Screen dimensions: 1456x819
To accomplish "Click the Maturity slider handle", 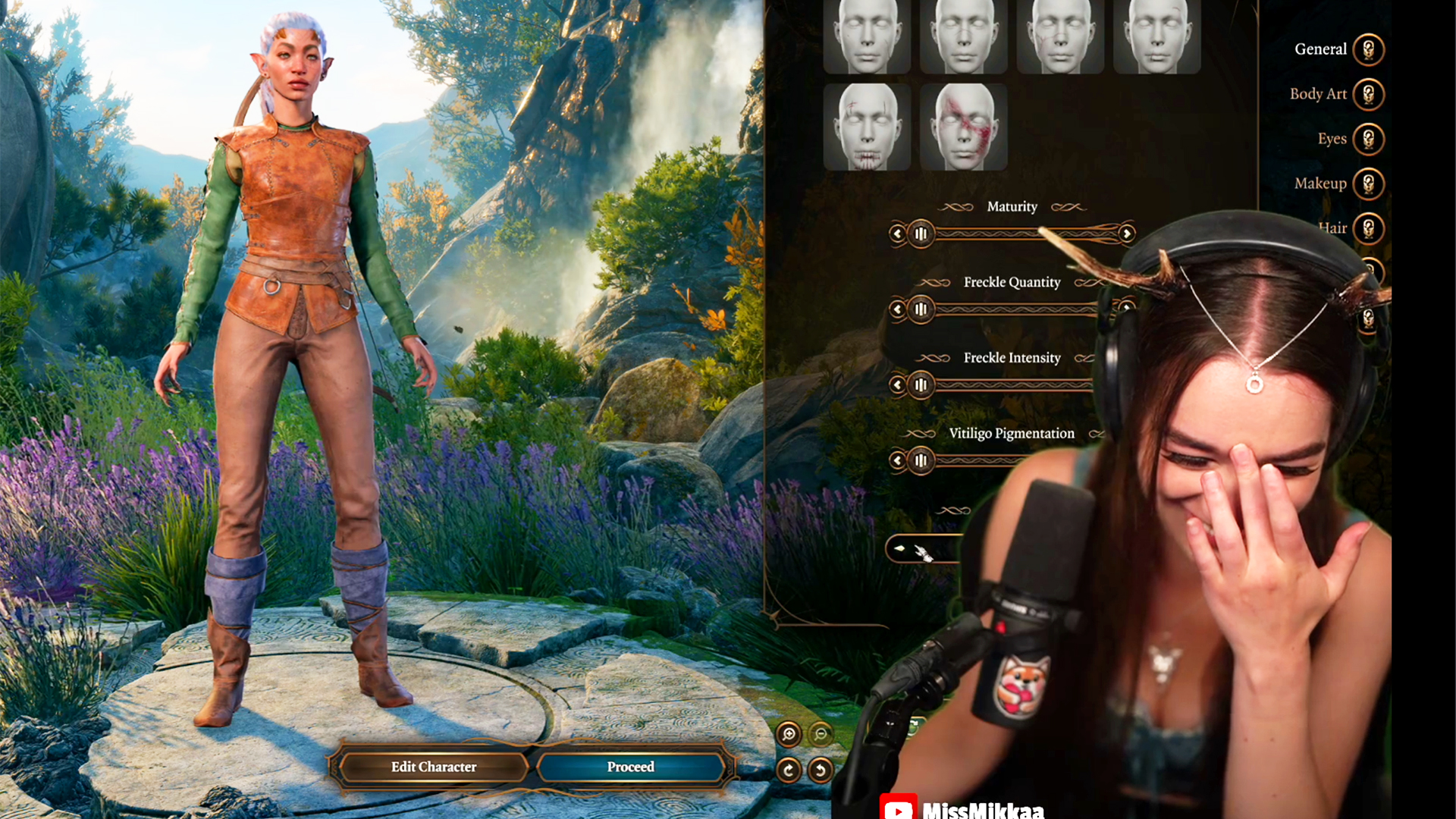I will (x=921, y=234).
